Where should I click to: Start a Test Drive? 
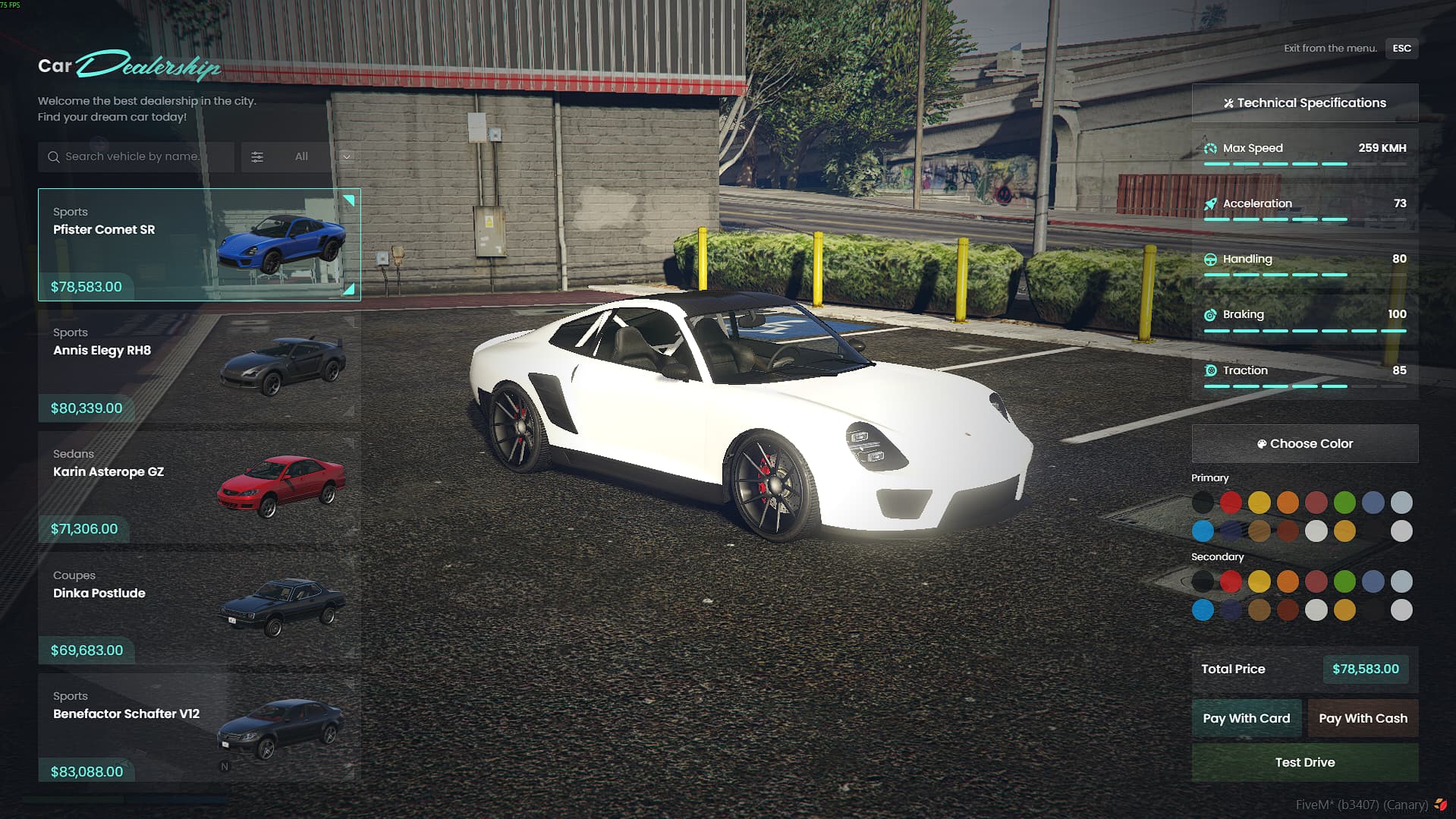tap(1304, 762)
